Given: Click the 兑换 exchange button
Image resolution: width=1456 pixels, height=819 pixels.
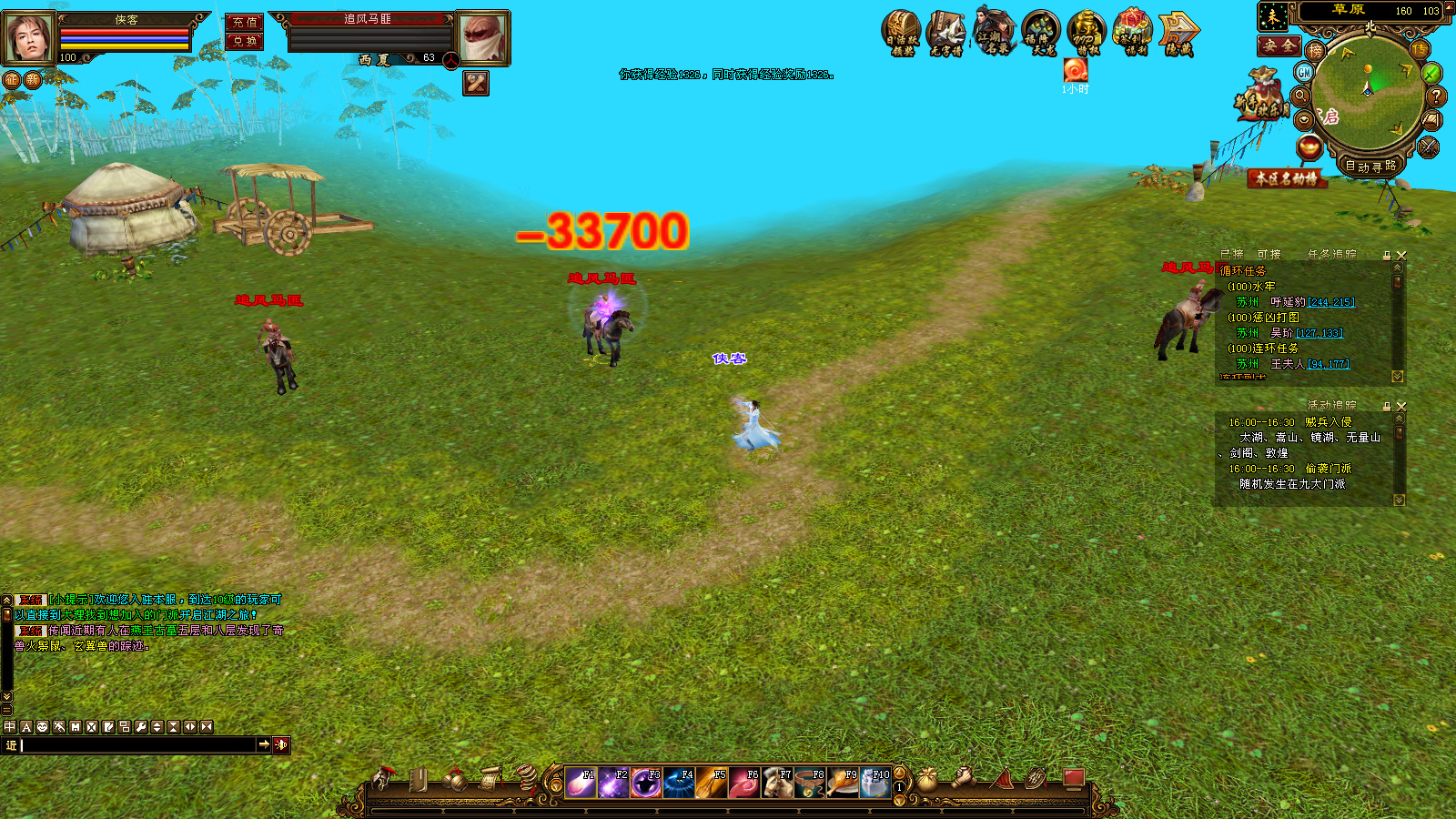Looking at the screenshot, I should coord(244,41).
